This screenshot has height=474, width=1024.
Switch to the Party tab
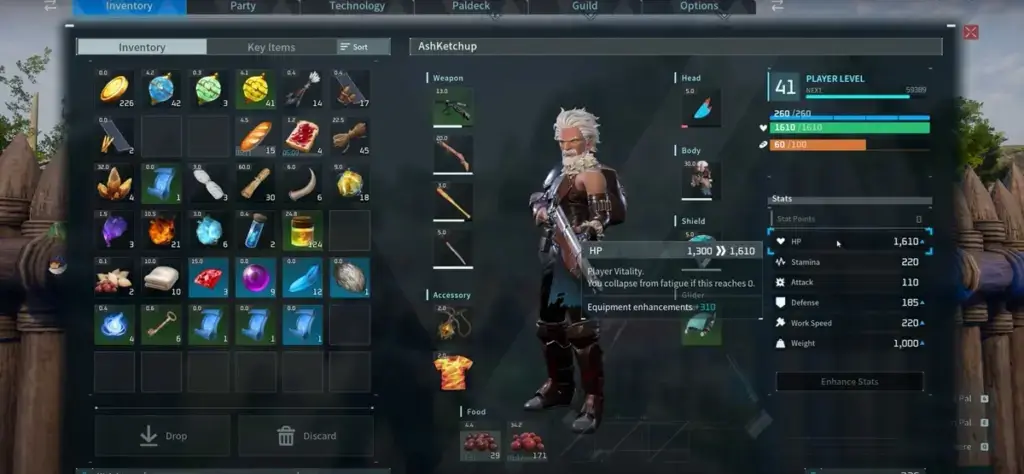click(243, 6)
